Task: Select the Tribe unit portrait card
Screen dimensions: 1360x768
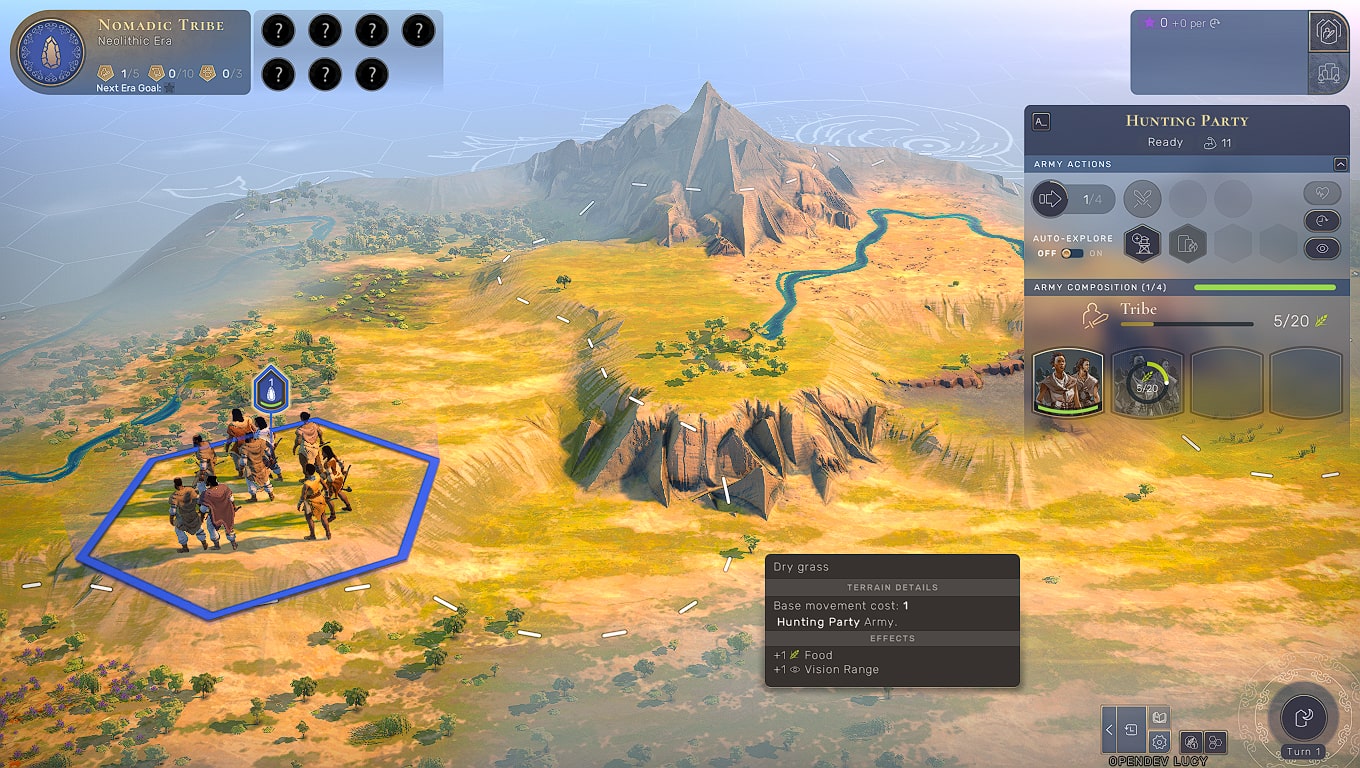Action: click(x=1067, y=382)
